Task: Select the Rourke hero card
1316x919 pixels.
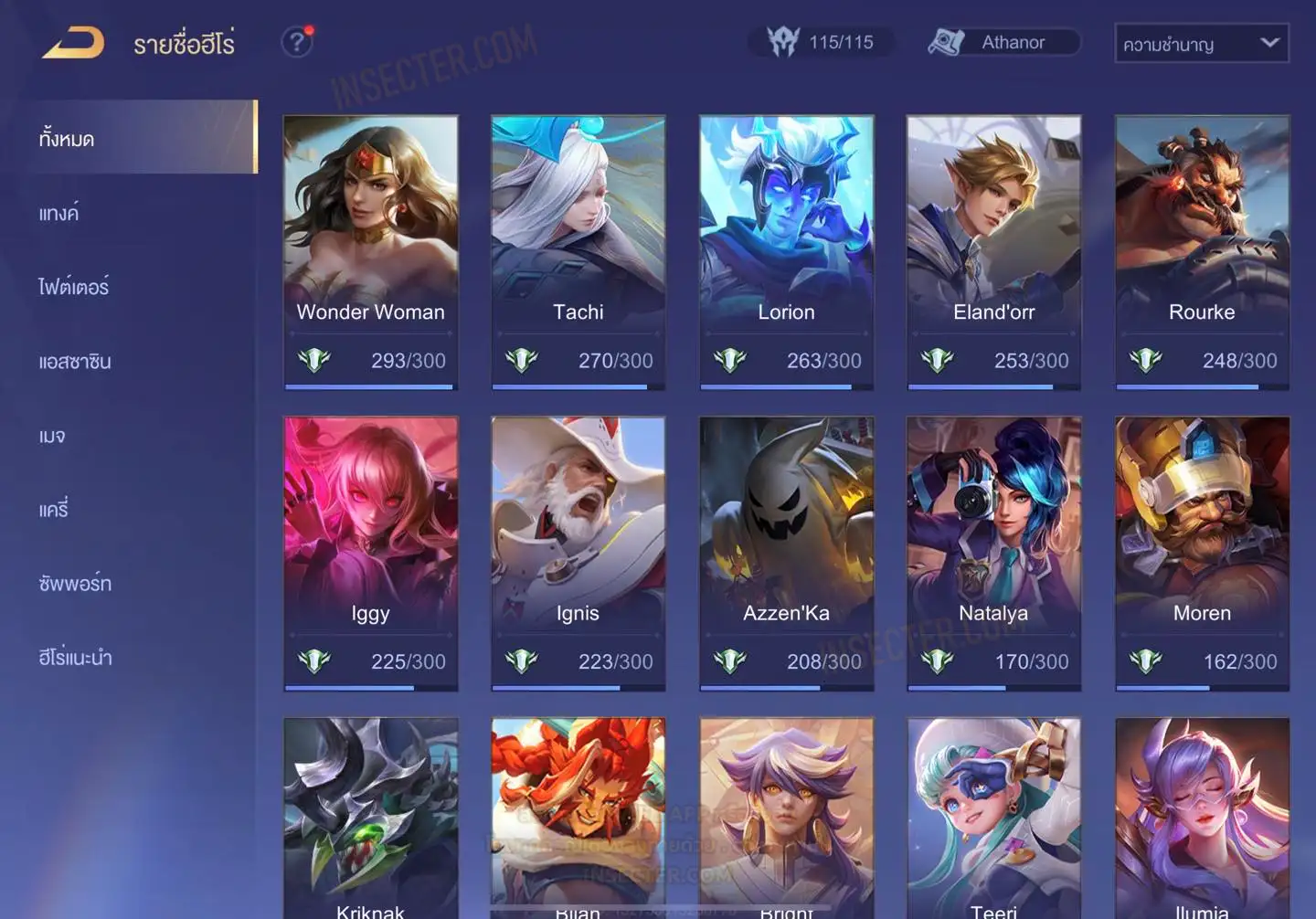Action: click(x=1202, y=251)
